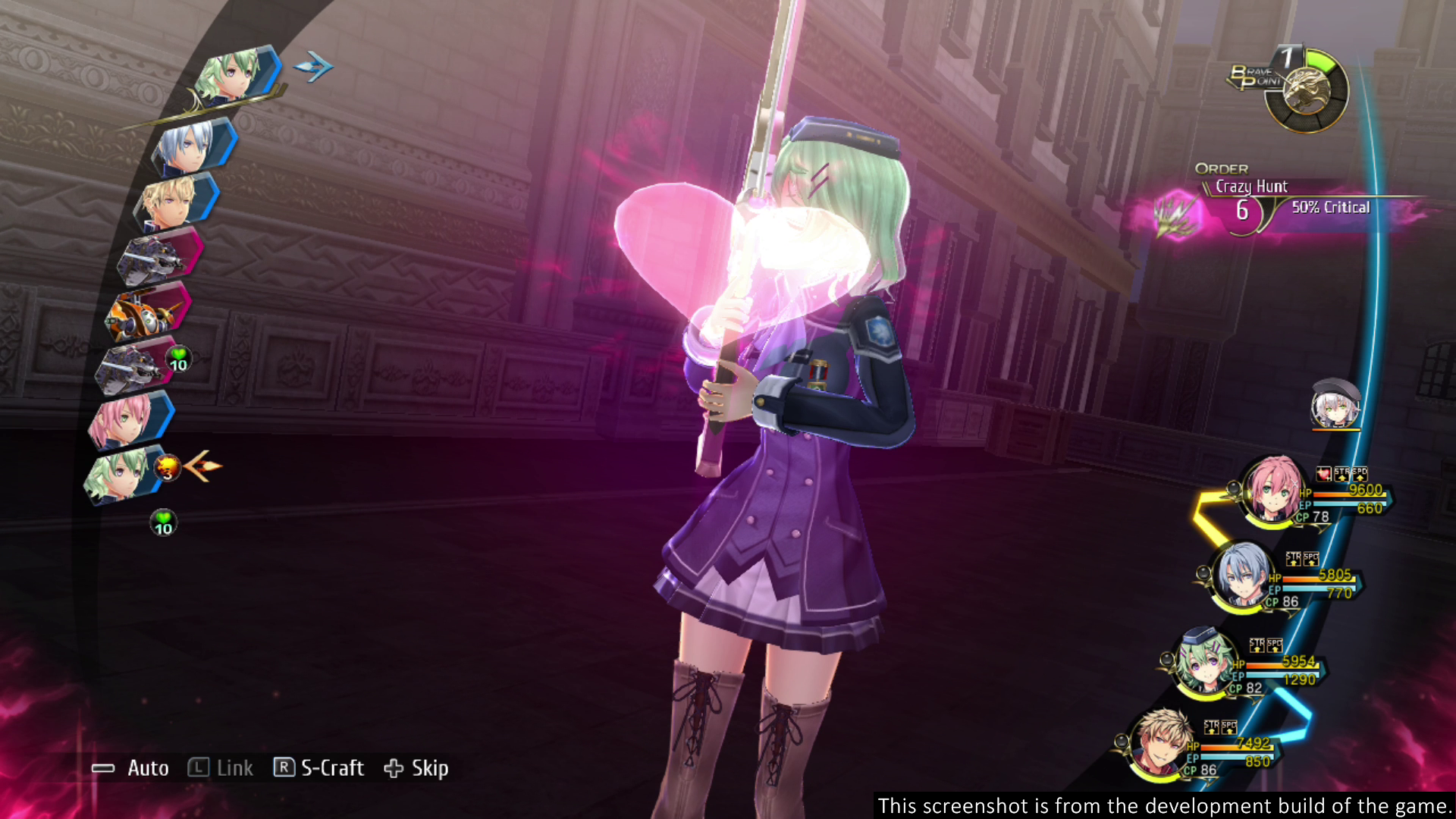The height and width of the screenshot is (819, 1456).
Task: Click the critical bonus fireball icon in turn order
Action: (x=165, y=468)
